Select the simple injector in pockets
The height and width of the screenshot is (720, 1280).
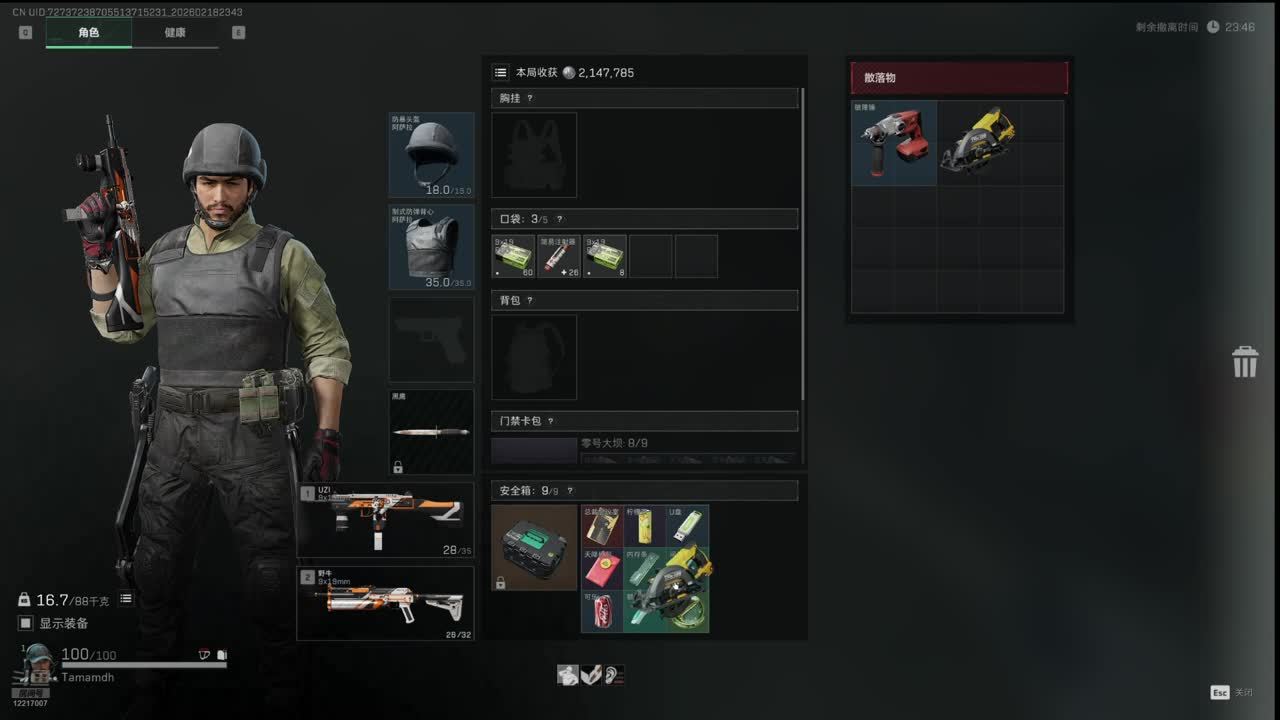558,256
